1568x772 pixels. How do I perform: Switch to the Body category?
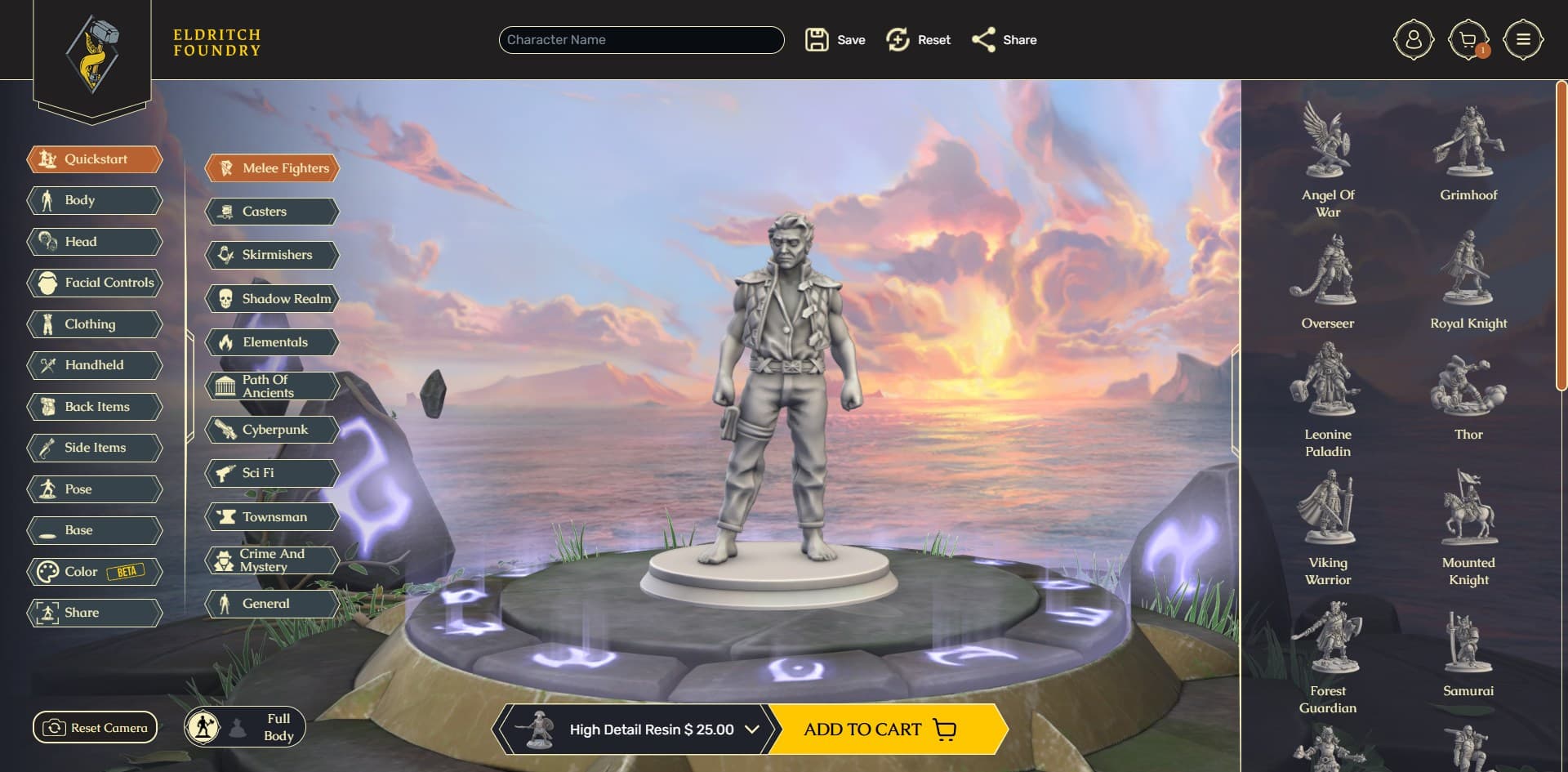[x=95, y=200]
